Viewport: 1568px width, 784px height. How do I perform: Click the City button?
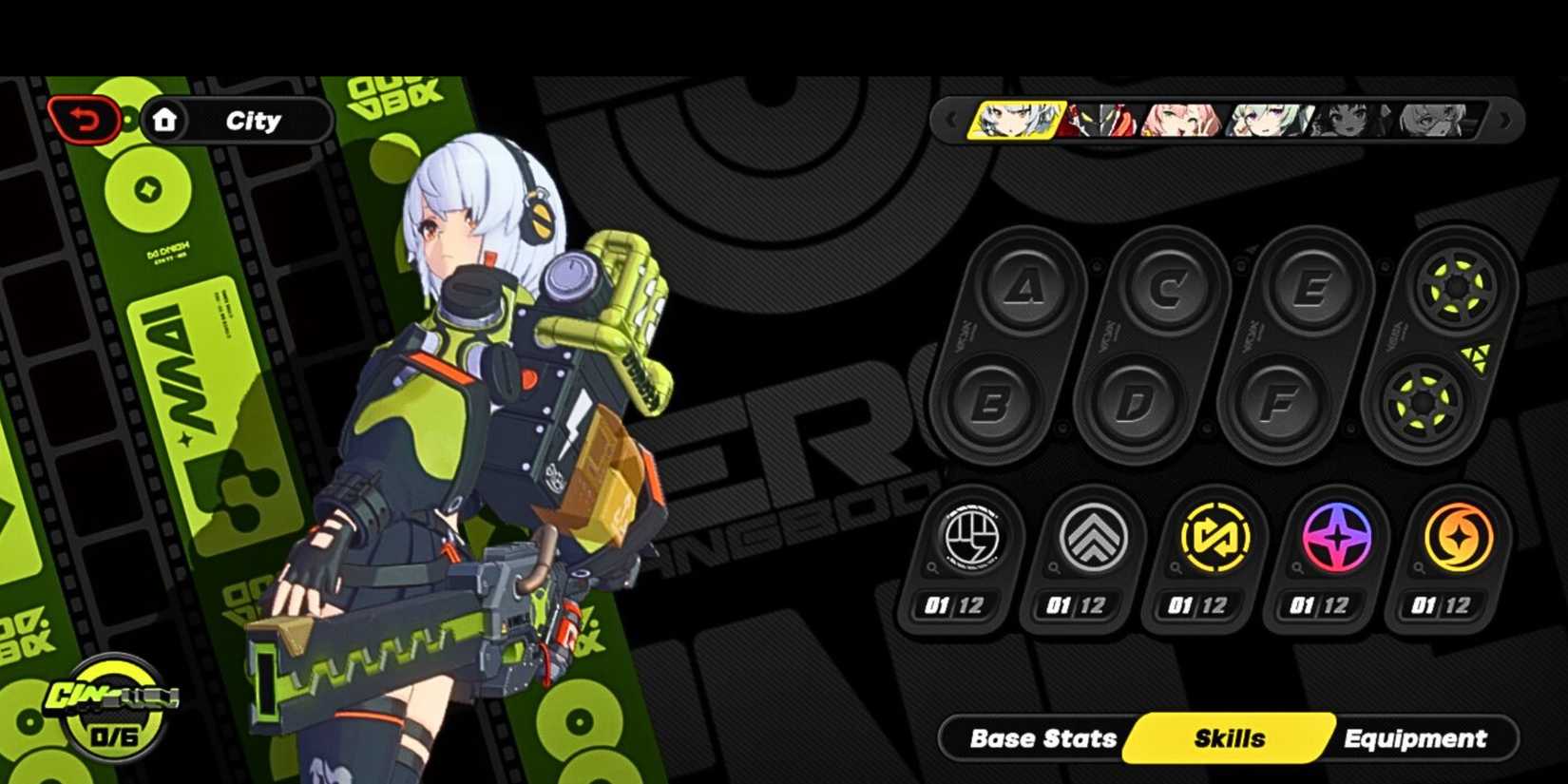(x=252, y=120)
